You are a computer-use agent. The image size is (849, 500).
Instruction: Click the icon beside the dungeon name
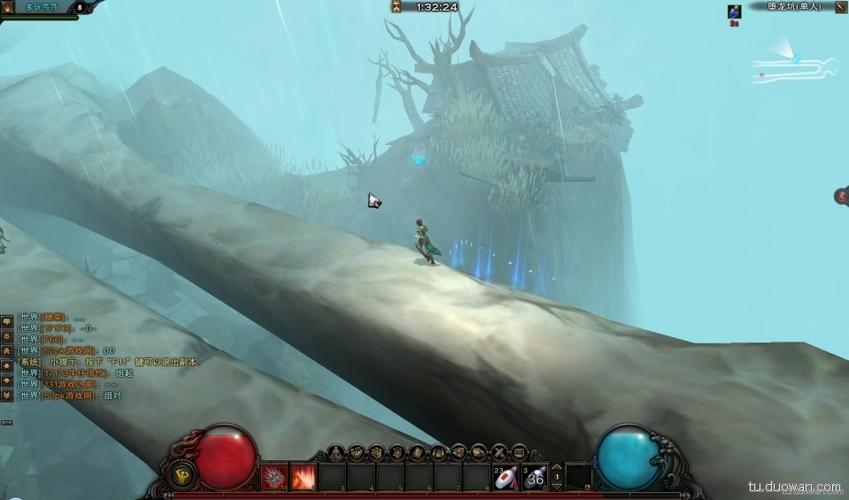(x=840, y=6)
